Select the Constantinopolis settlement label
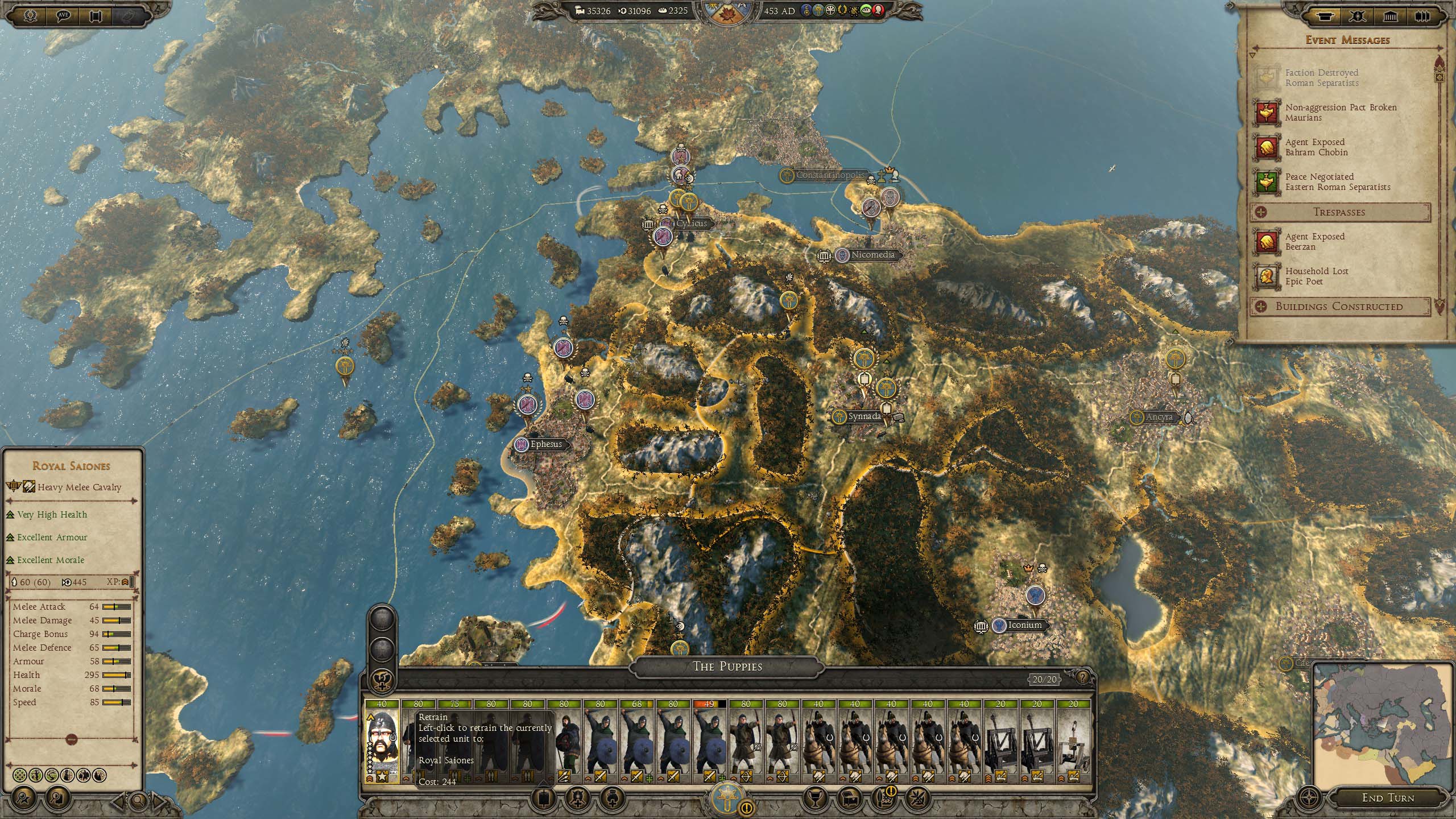 (829, 175)
